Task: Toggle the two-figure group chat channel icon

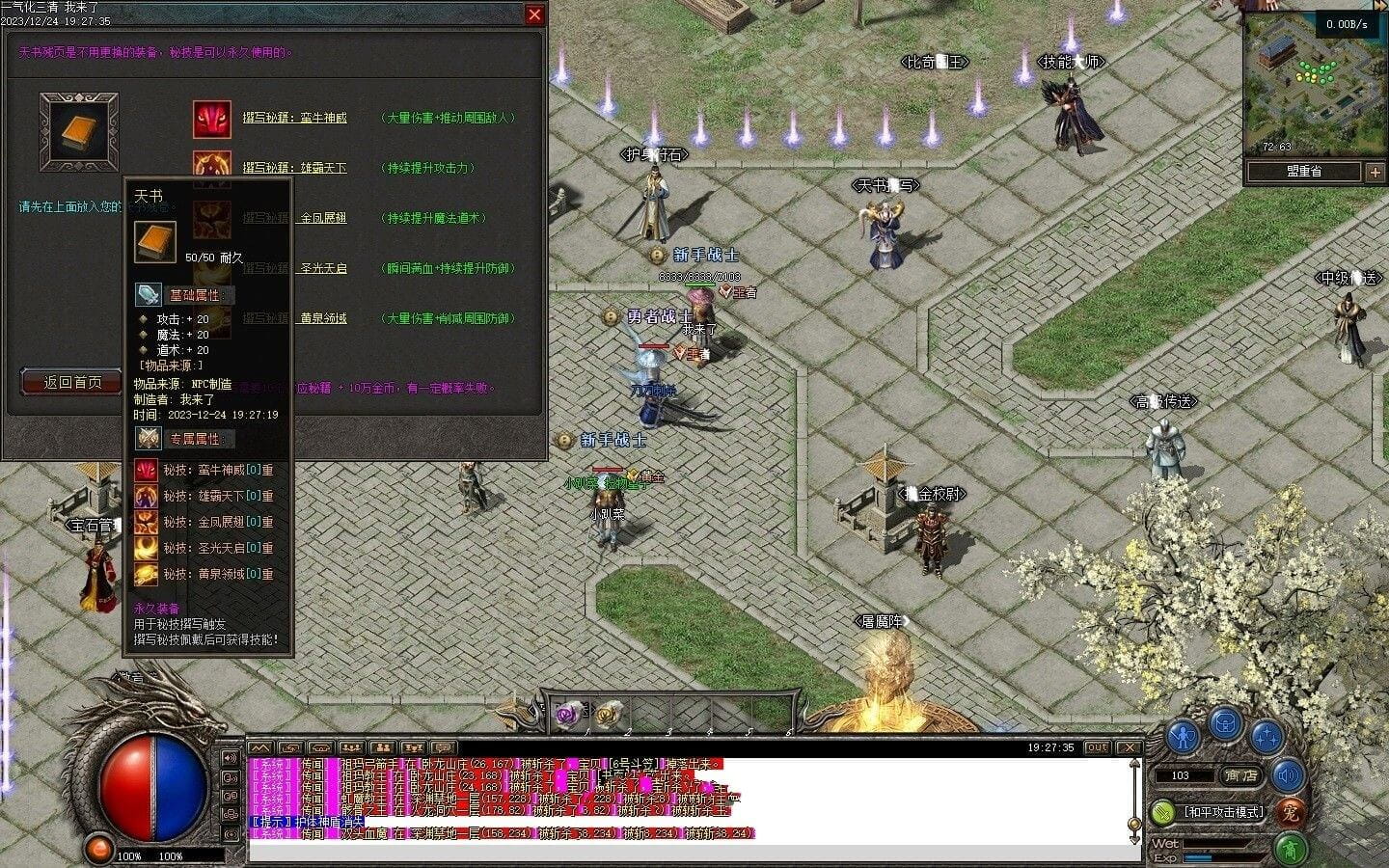Action: [x=381, y=748]
